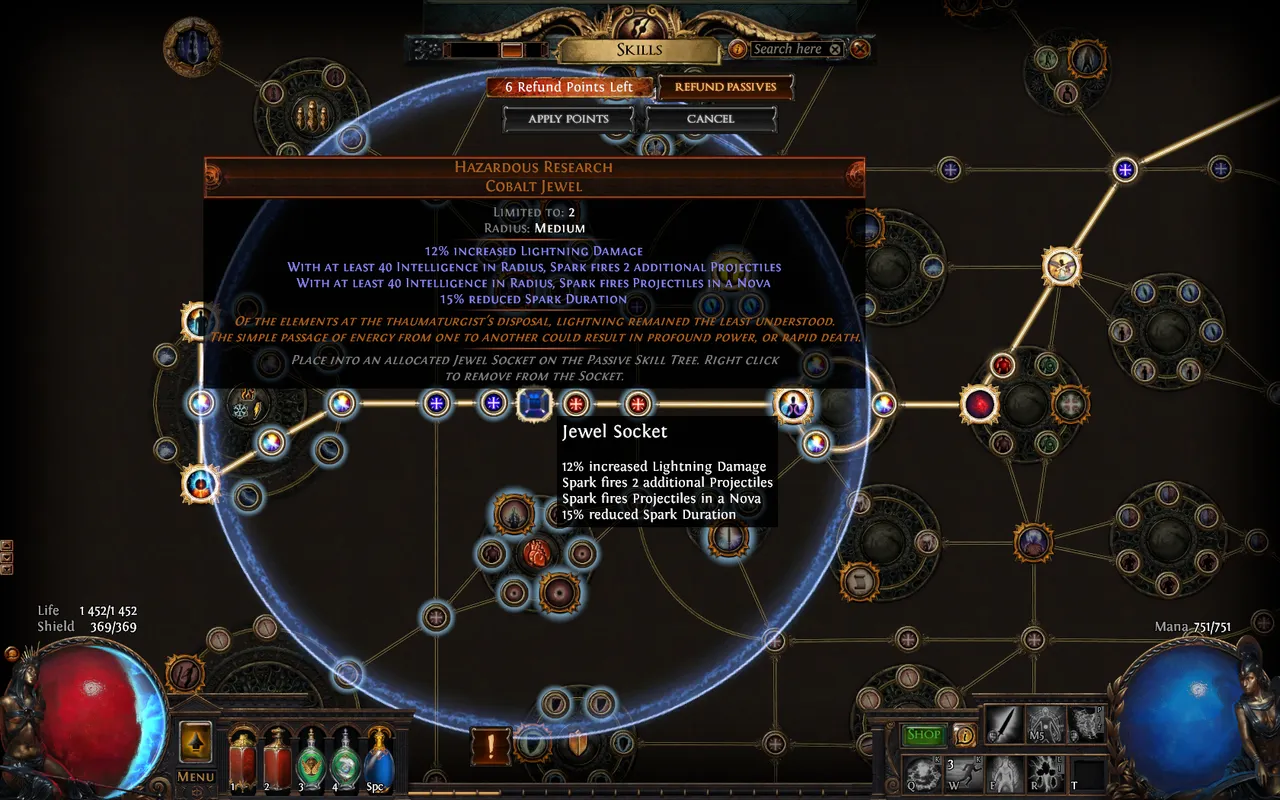1280x800 pixels.
Task: Select the empty T skill slot
Action: point(1088,773)
